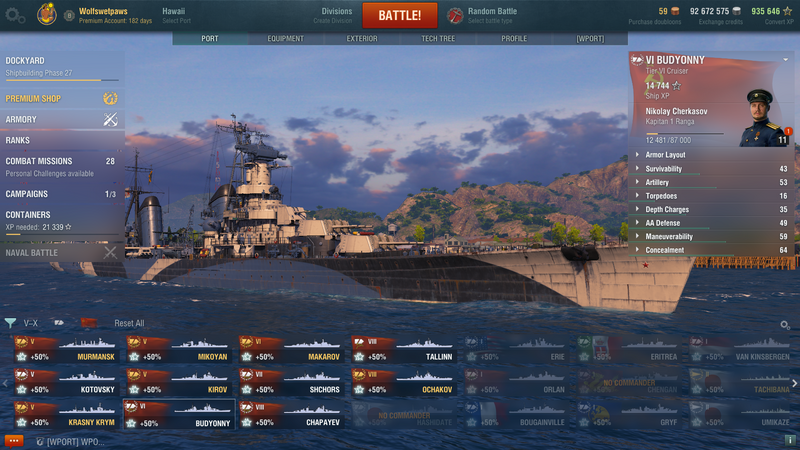Expand the Artillery parameters row
Viewport: 800px width, 450px height.
click(x=712, y=182)
